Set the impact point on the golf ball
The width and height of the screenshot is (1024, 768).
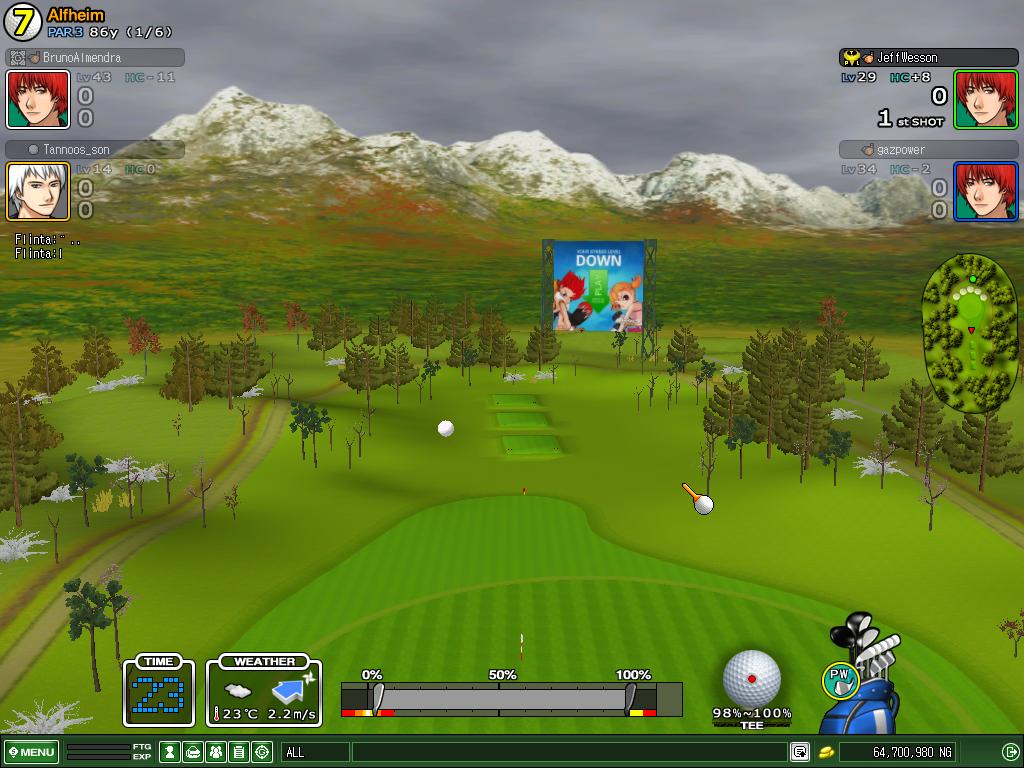[x=751, y=678]
